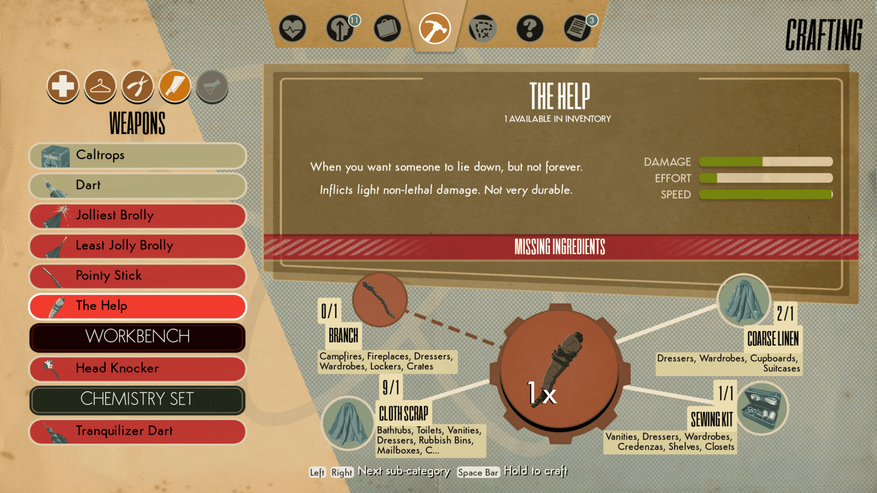Choose the clothes hanger crafting category
This screenshot has height=493, width=877.
[100, 87]
